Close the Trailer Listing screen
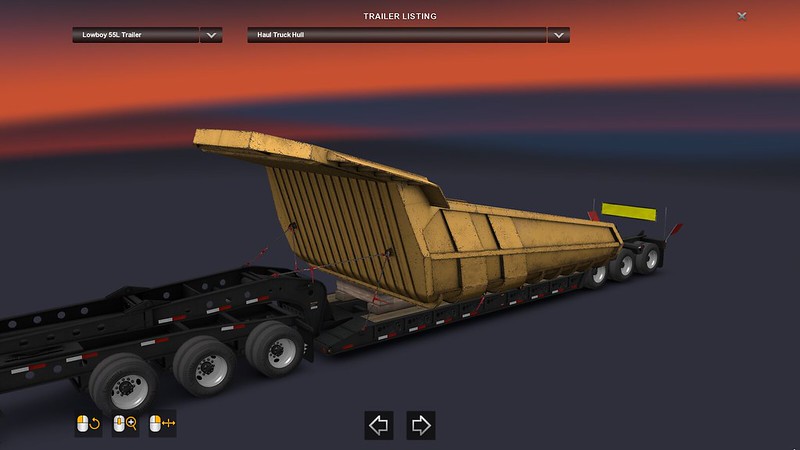 pos(741,16)
